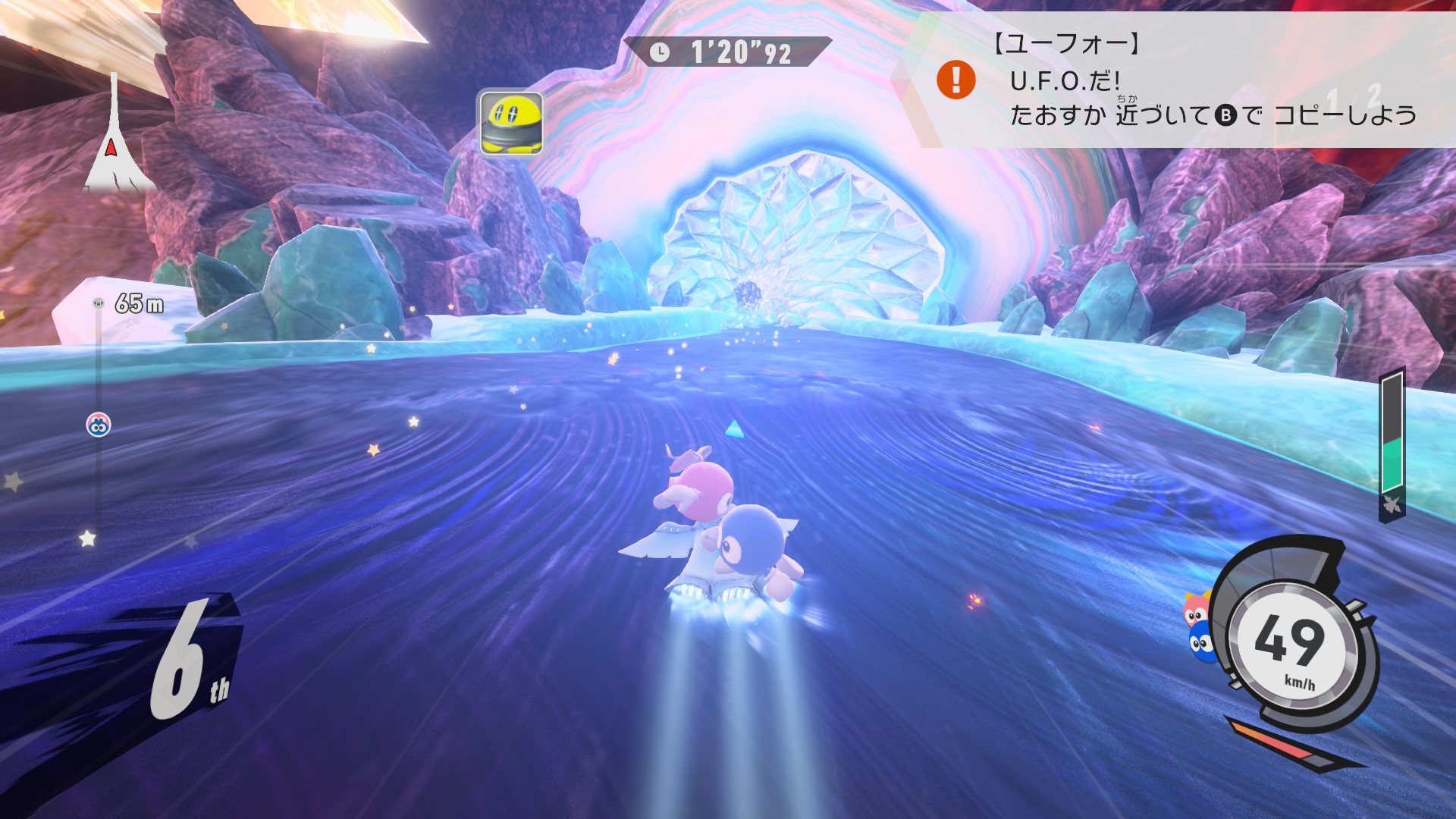1456x819 pixels.
Task: Open the U.F.O. hint notification panel
Action: [x=1183, y=80]
